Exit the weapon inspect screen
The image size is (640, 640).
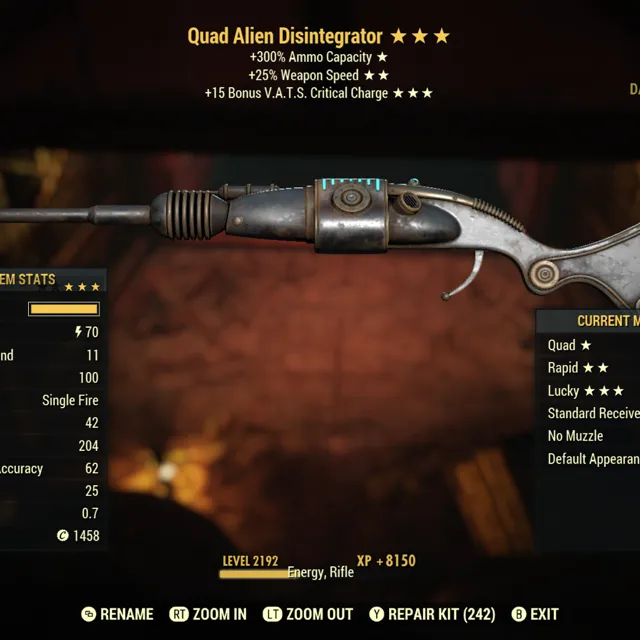535,614
